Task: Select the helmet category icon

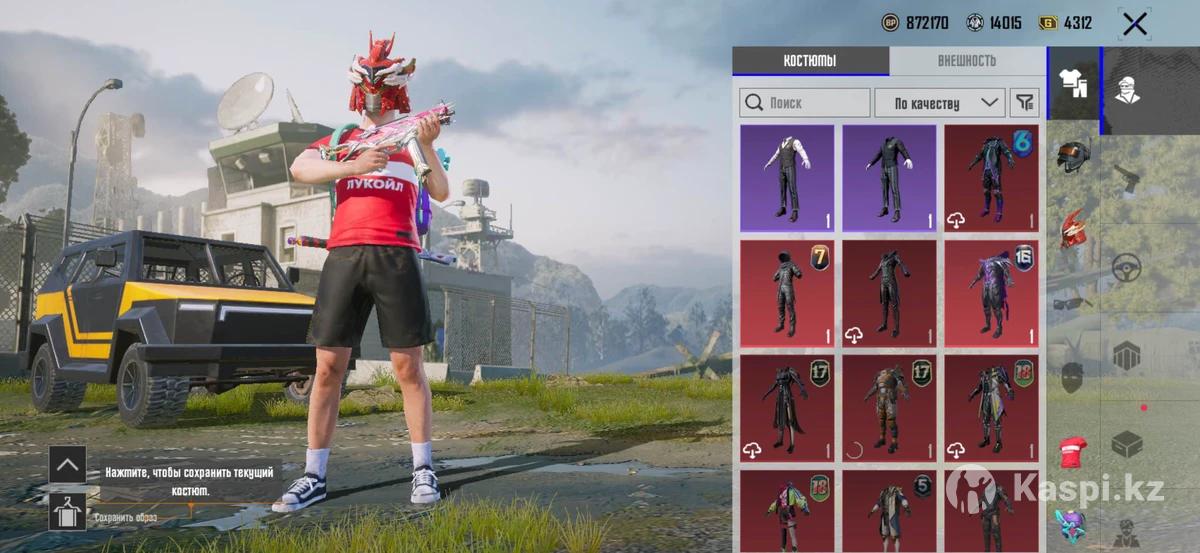Action: 1073,157
